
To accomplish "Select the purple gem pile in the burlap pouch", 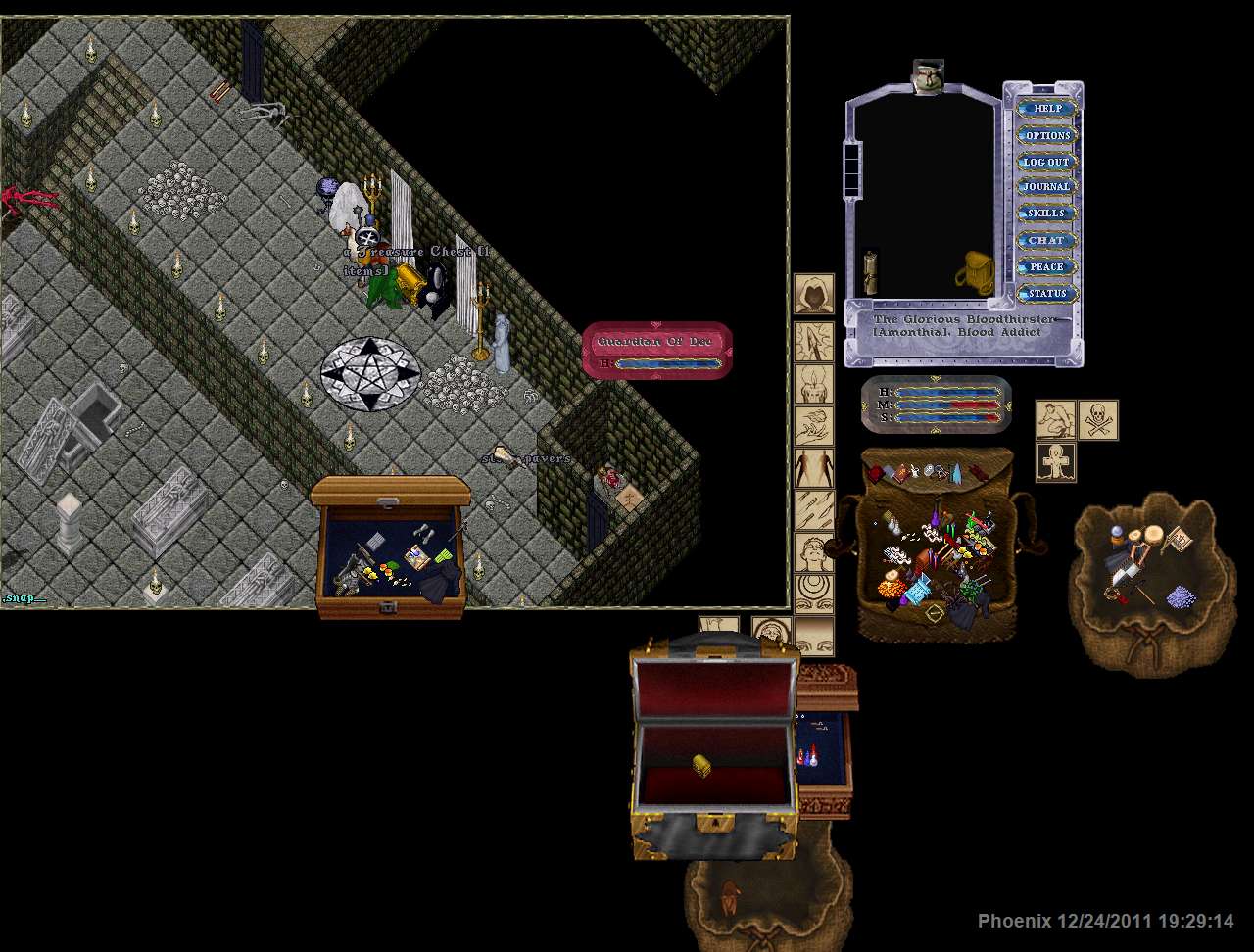I will 1182,595.
